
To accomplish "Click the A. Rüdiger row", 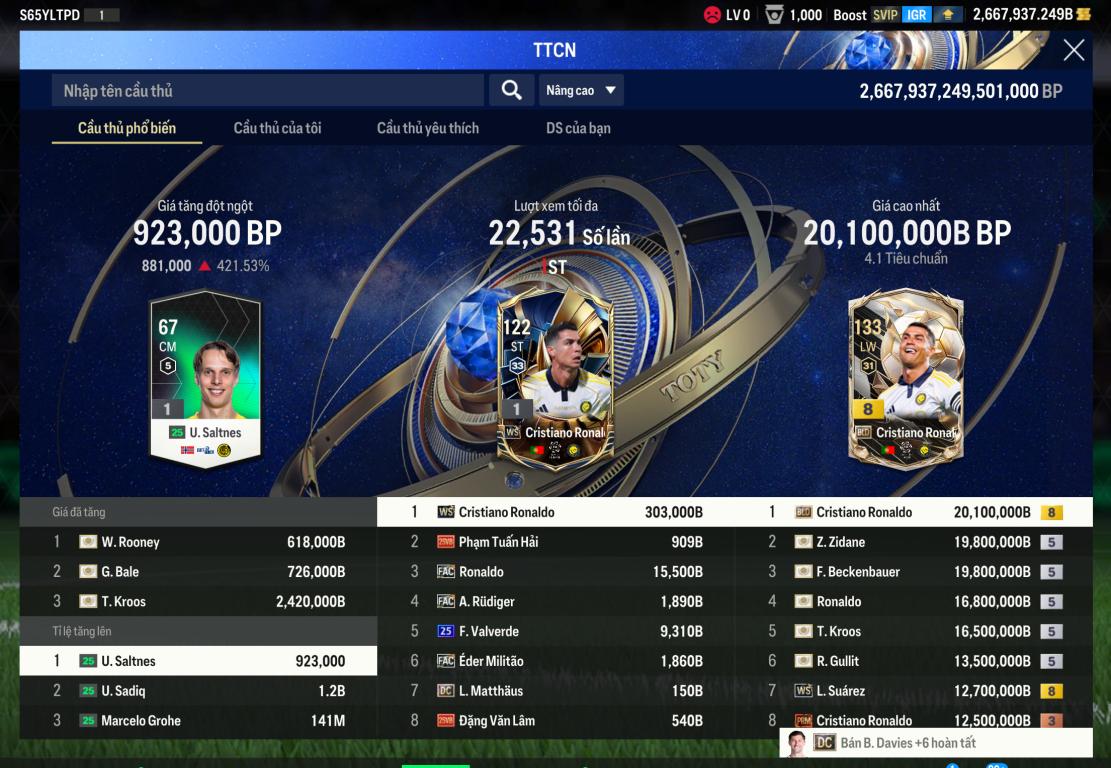I will point(555,602).
